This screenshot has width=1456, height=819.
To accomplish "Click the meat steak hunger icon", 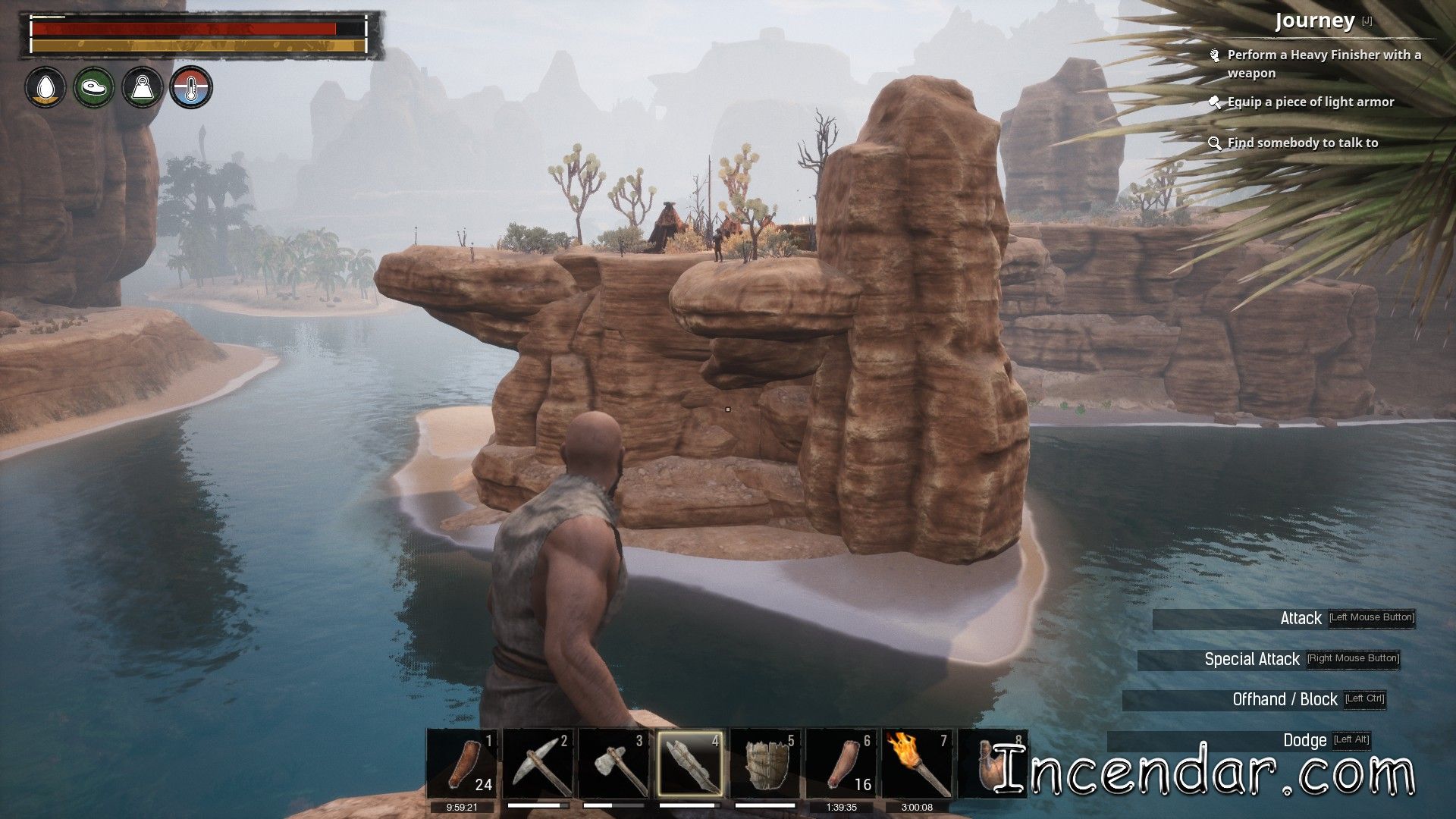I will (94, 88).
